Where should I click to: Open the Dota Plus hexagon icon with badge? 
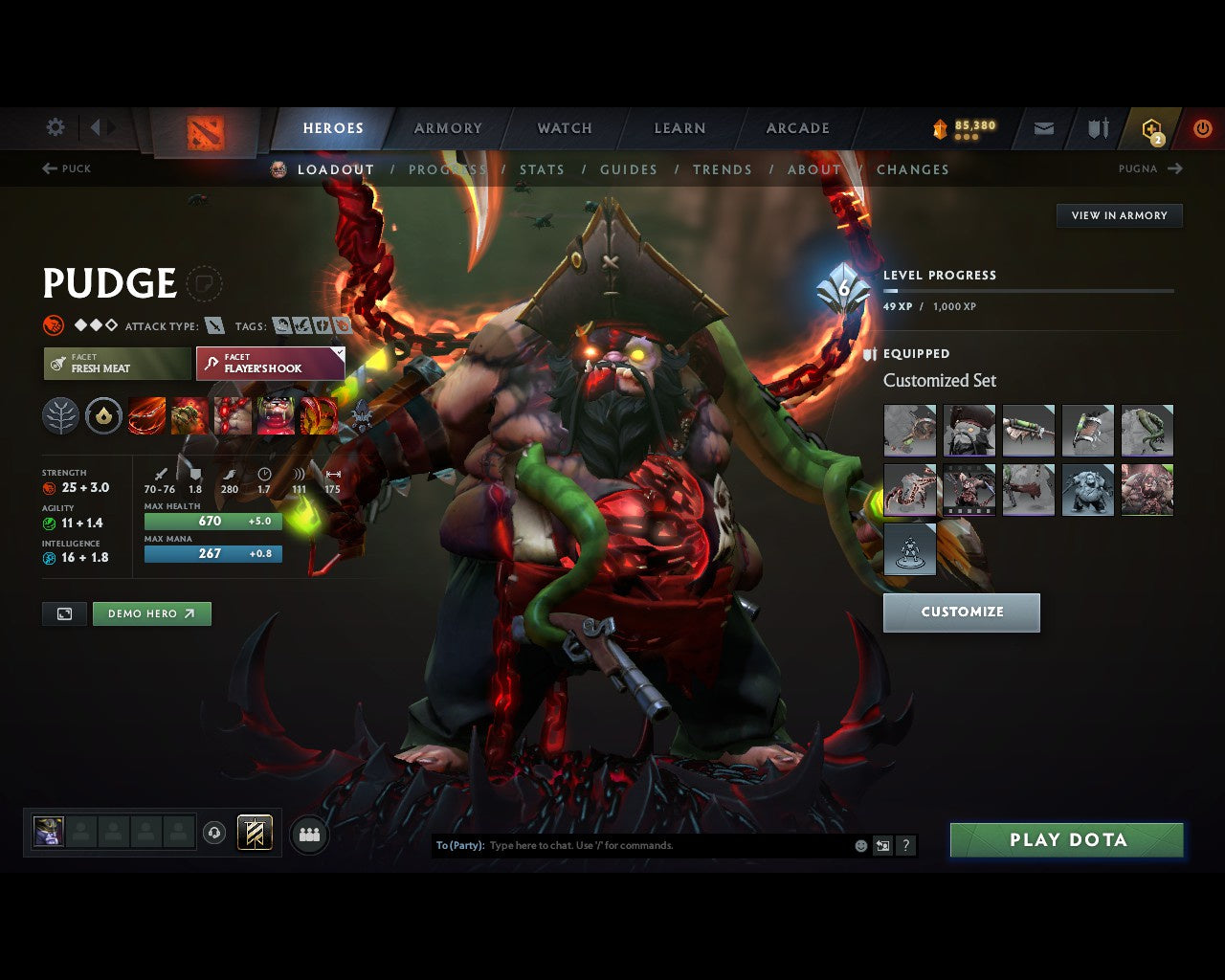click(1149, 128)
